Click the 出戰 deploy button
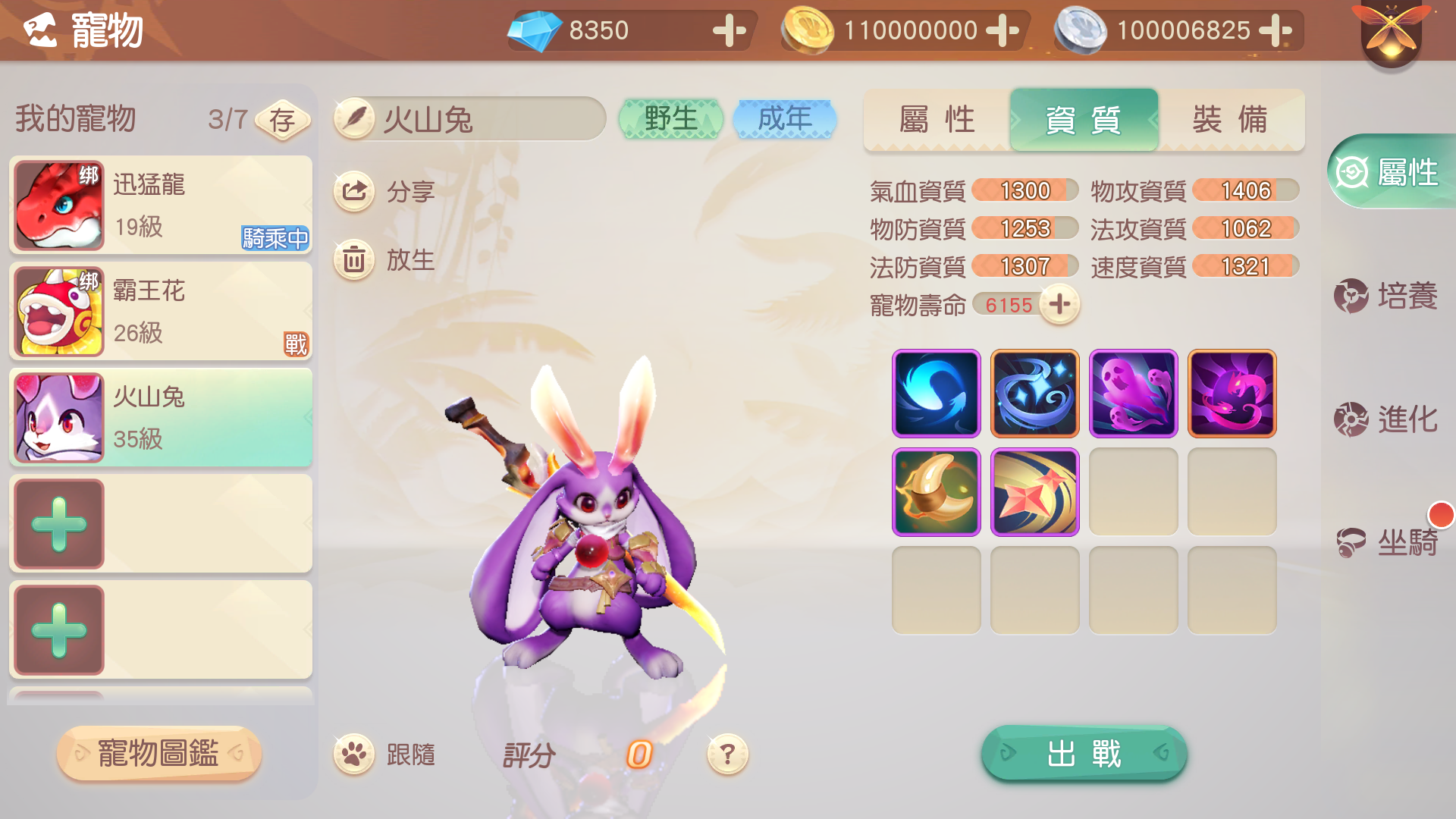Screen dimensions: 1456x819 pyautogui.click(x=1083, y=753)
